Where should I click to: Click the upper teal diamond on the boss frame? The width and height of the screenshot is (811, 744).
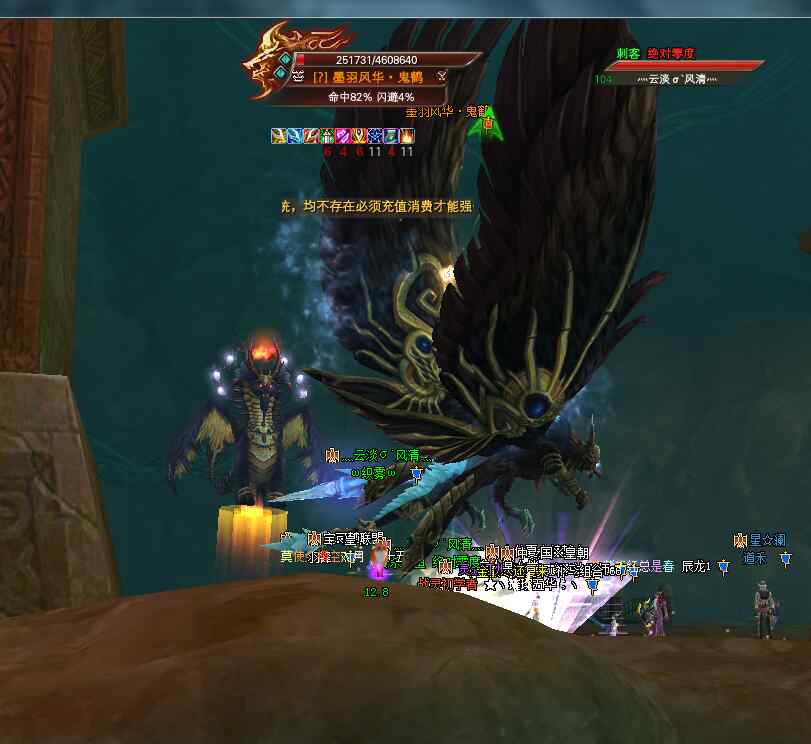click(x=284, y=59)
